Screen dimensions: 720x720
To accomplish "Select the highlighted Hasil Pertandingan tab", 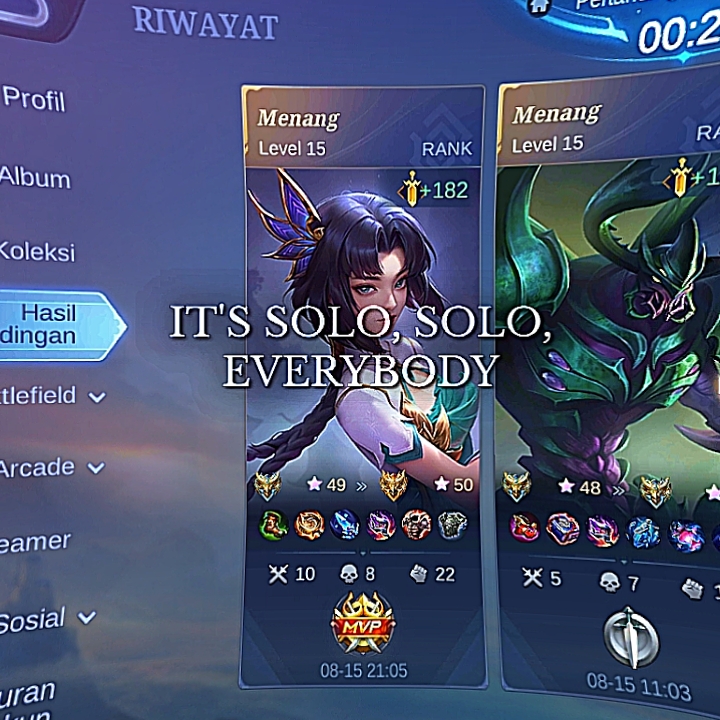I will (52, 325).
